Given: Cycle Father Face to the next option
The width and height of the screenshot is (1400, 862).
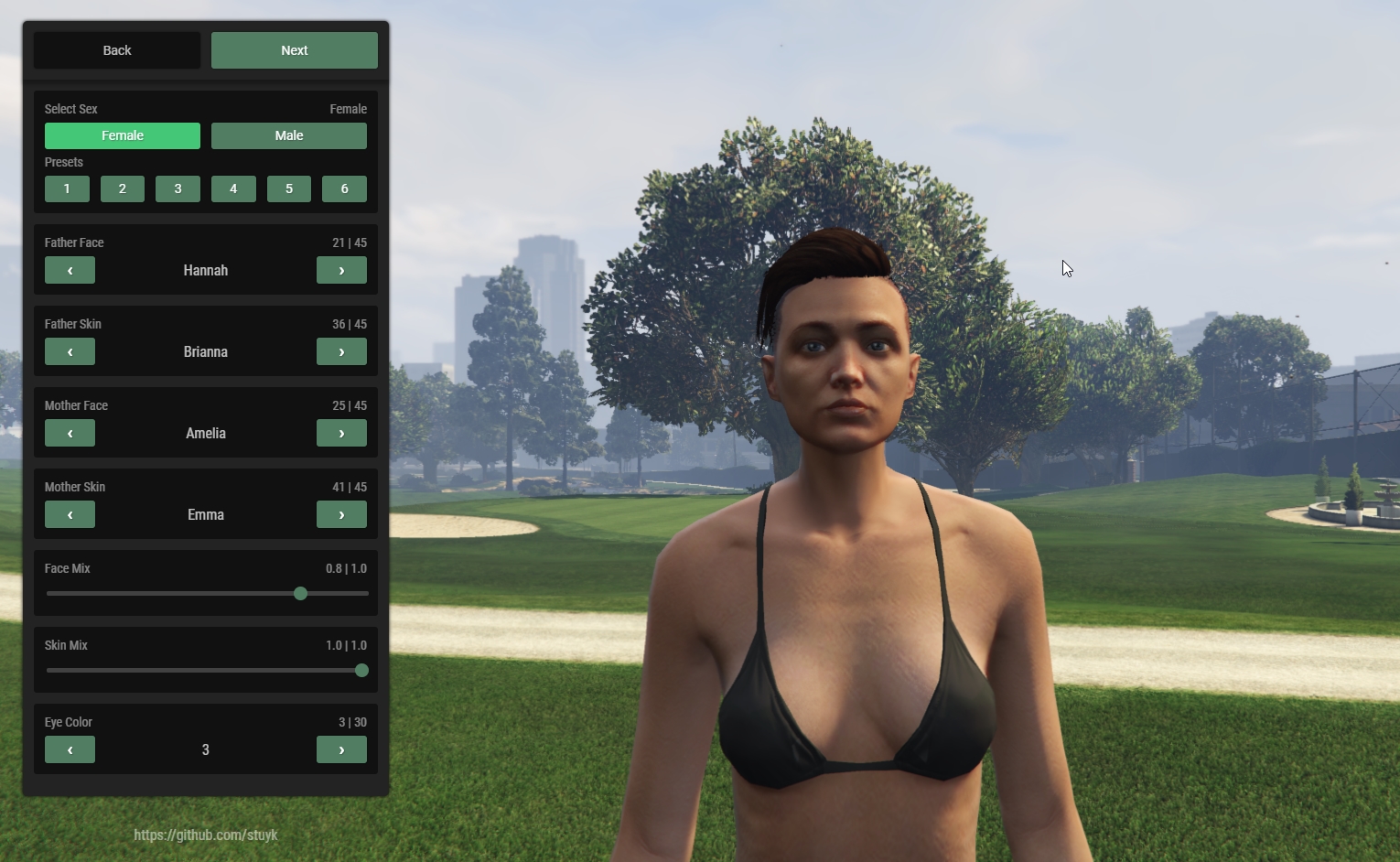Looking at the screenshot, I should 341,270.
